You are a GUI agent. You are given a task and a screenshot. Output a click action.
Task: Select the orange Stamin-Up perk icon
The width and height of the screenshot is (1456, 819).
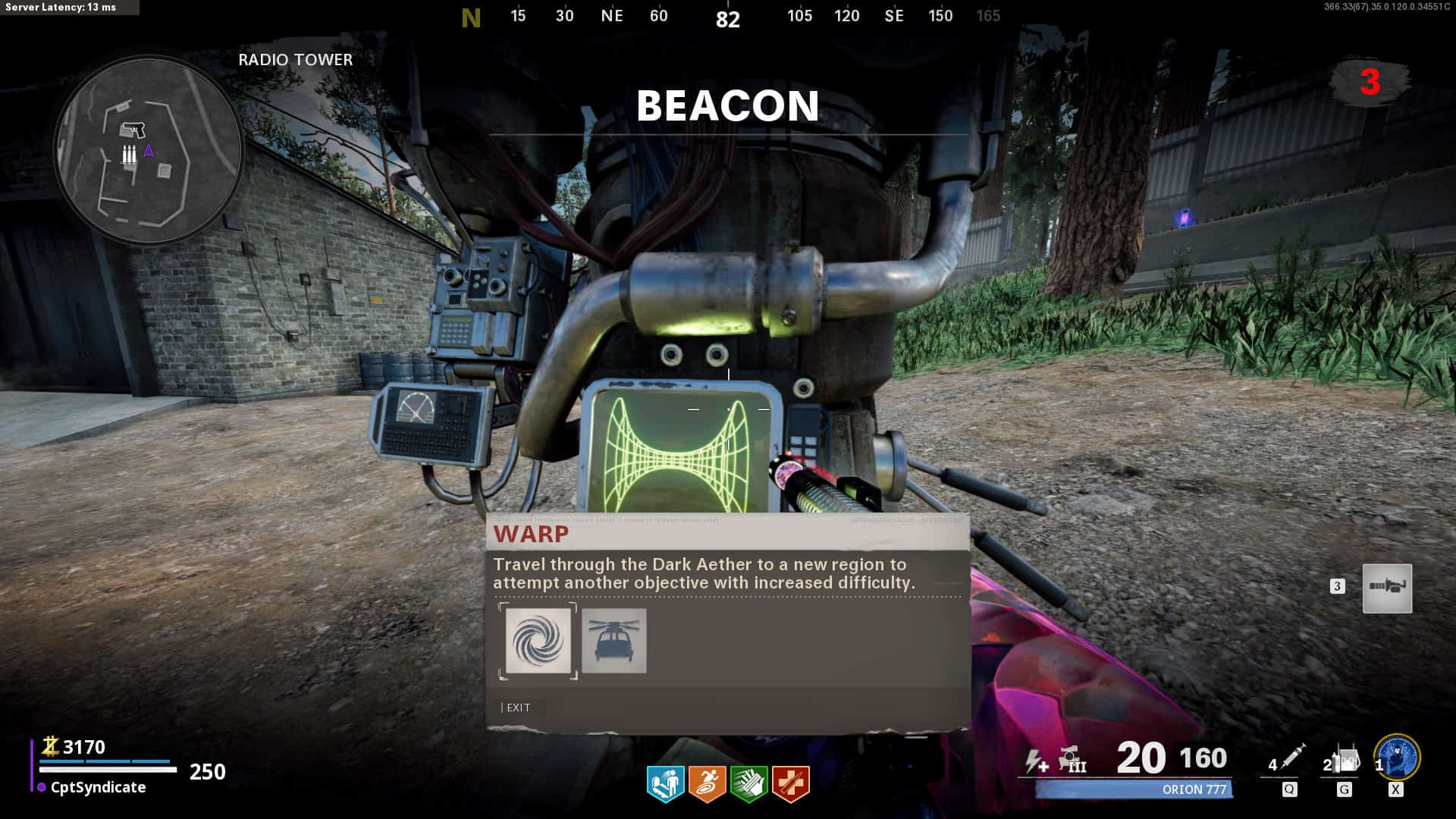[707, 783]
